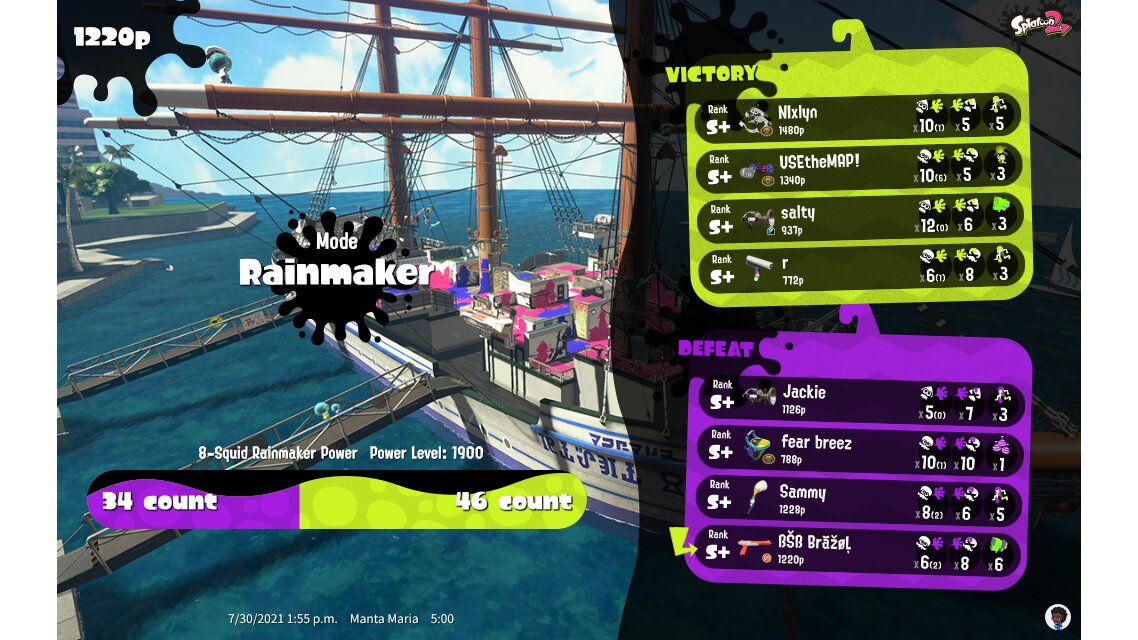View Jackie's result row

coord(858,400)
